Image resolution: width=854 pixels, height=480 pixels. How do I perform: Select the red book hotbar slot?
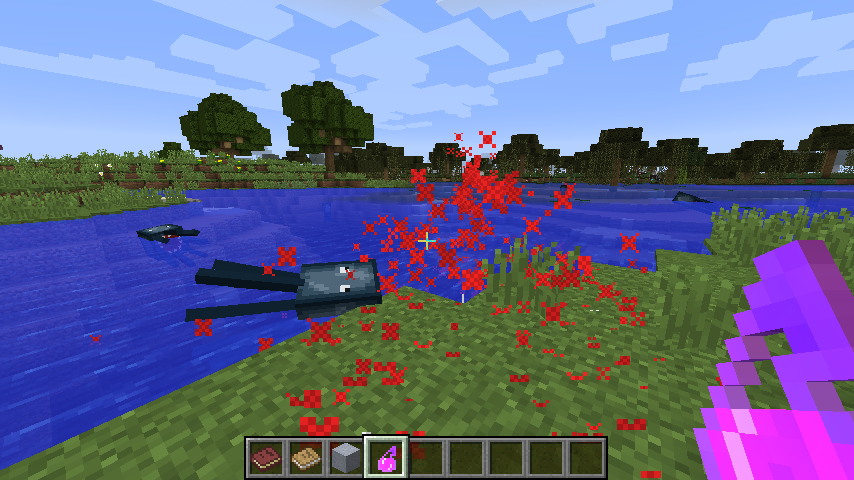266,458
